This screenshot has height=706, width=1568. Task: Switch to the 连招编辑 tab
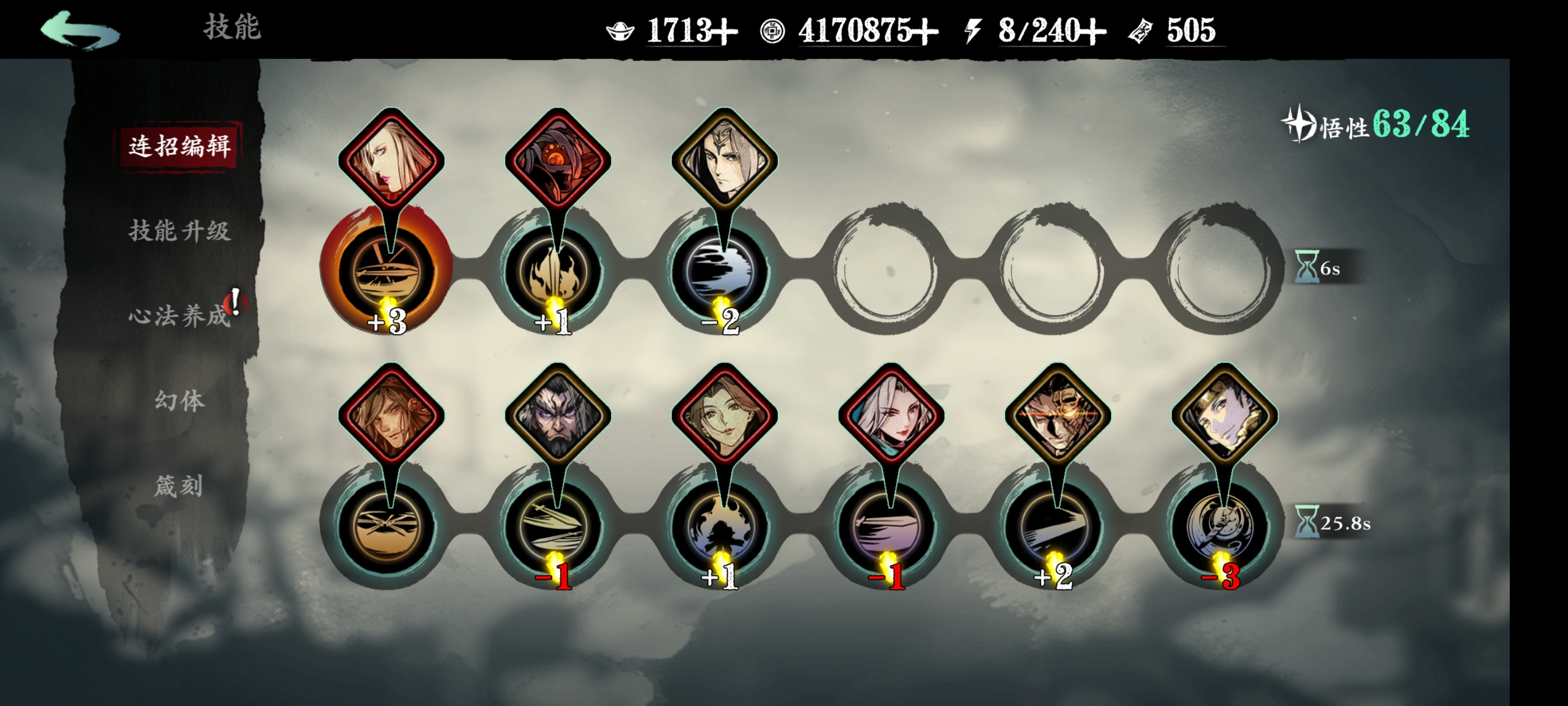[x=180, y=146]
